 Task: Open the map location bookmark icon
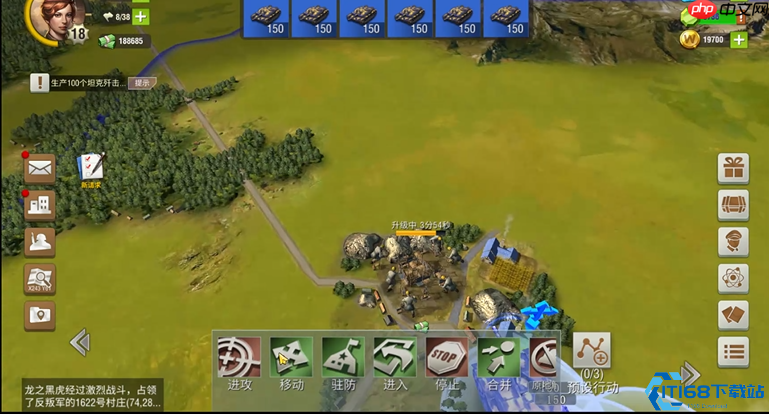tap(40, 315)
